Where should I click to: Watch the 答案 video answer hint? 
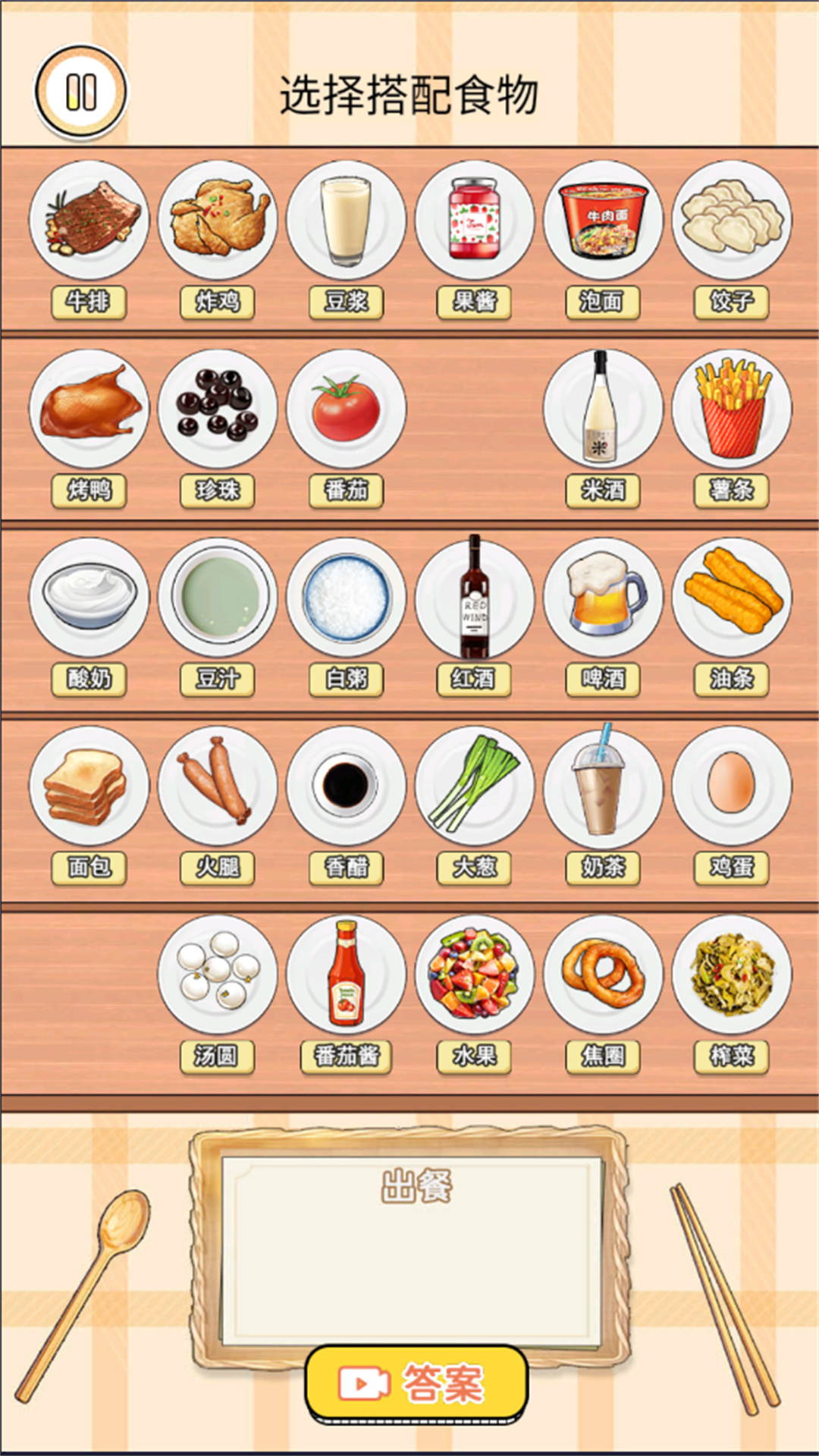(416, 1383)
